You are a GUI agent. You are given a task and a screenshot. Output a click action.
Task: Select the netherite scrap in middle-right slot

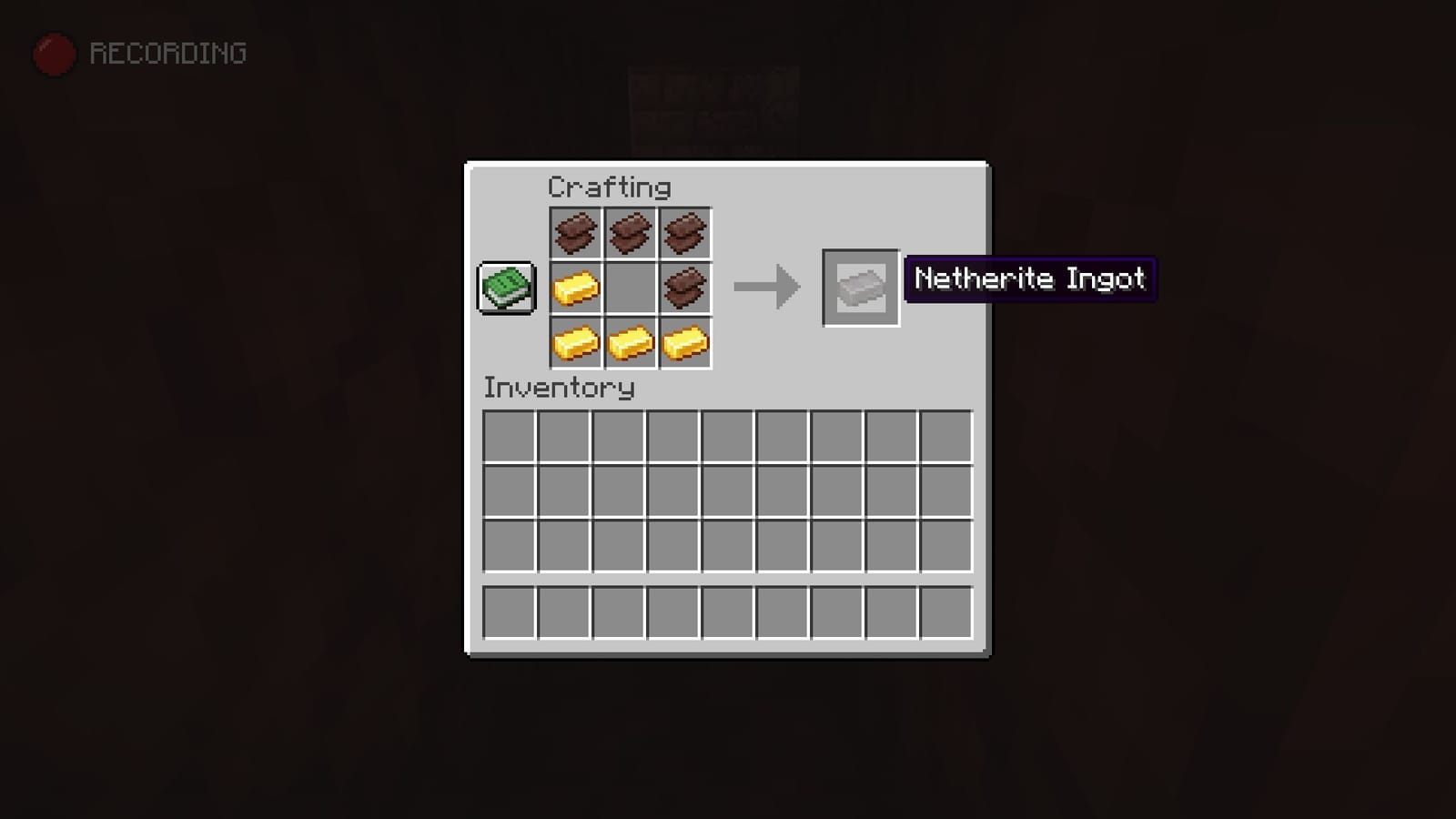(685, 288)
